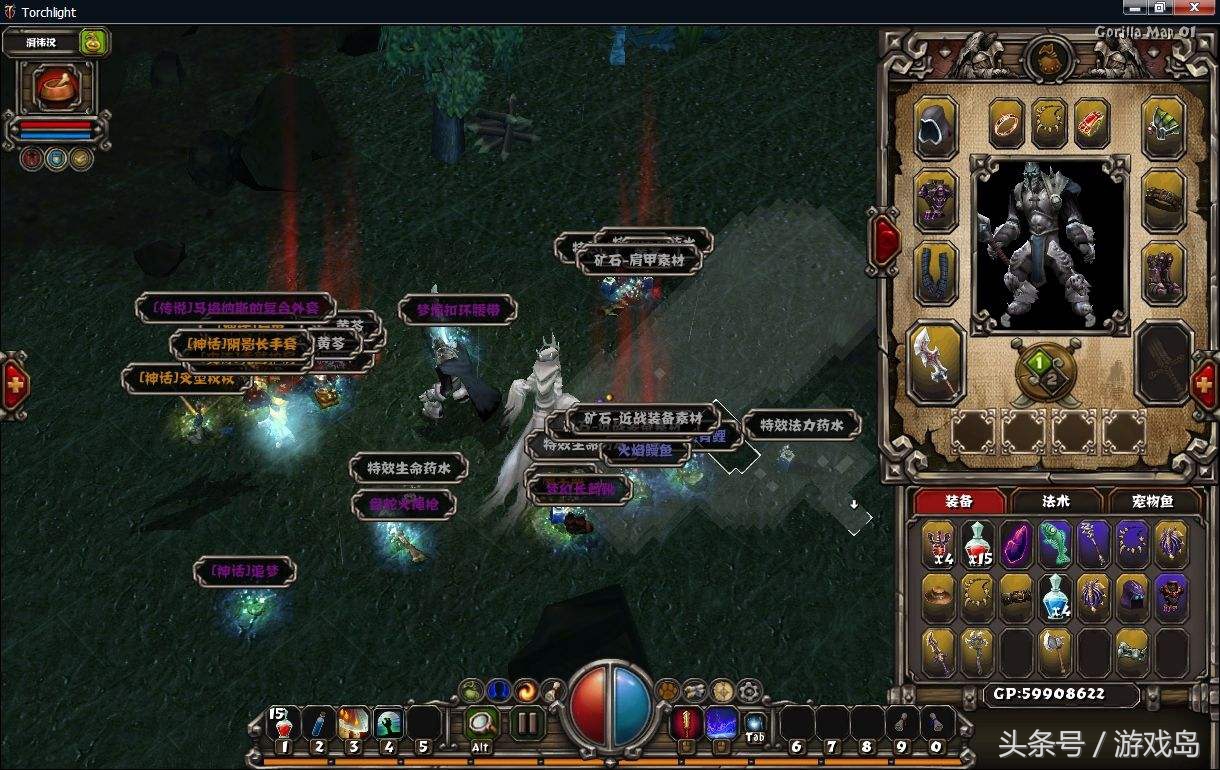Image resolution: width=1220 pixels, height=770 pixels.
Task: Click the magnifying glass Alt button
Action: pyautogui.click(x=483, y=722)
